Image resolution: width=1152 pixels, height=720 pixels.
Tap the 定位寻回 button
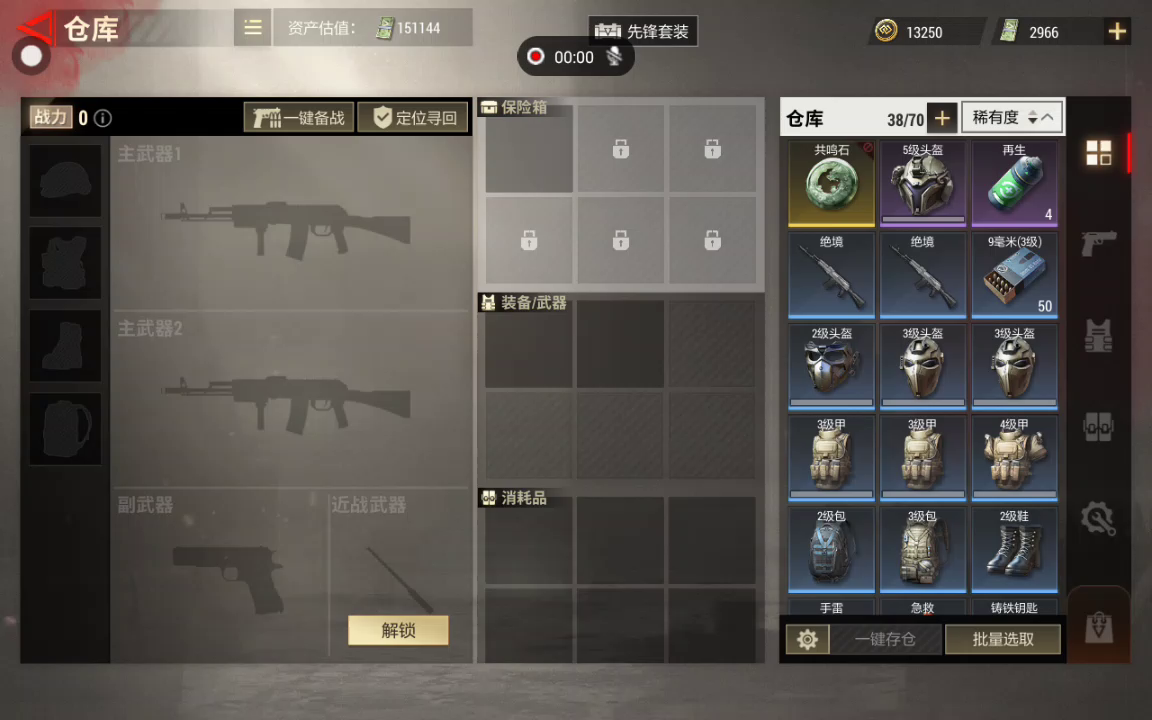tap(414, 118)
